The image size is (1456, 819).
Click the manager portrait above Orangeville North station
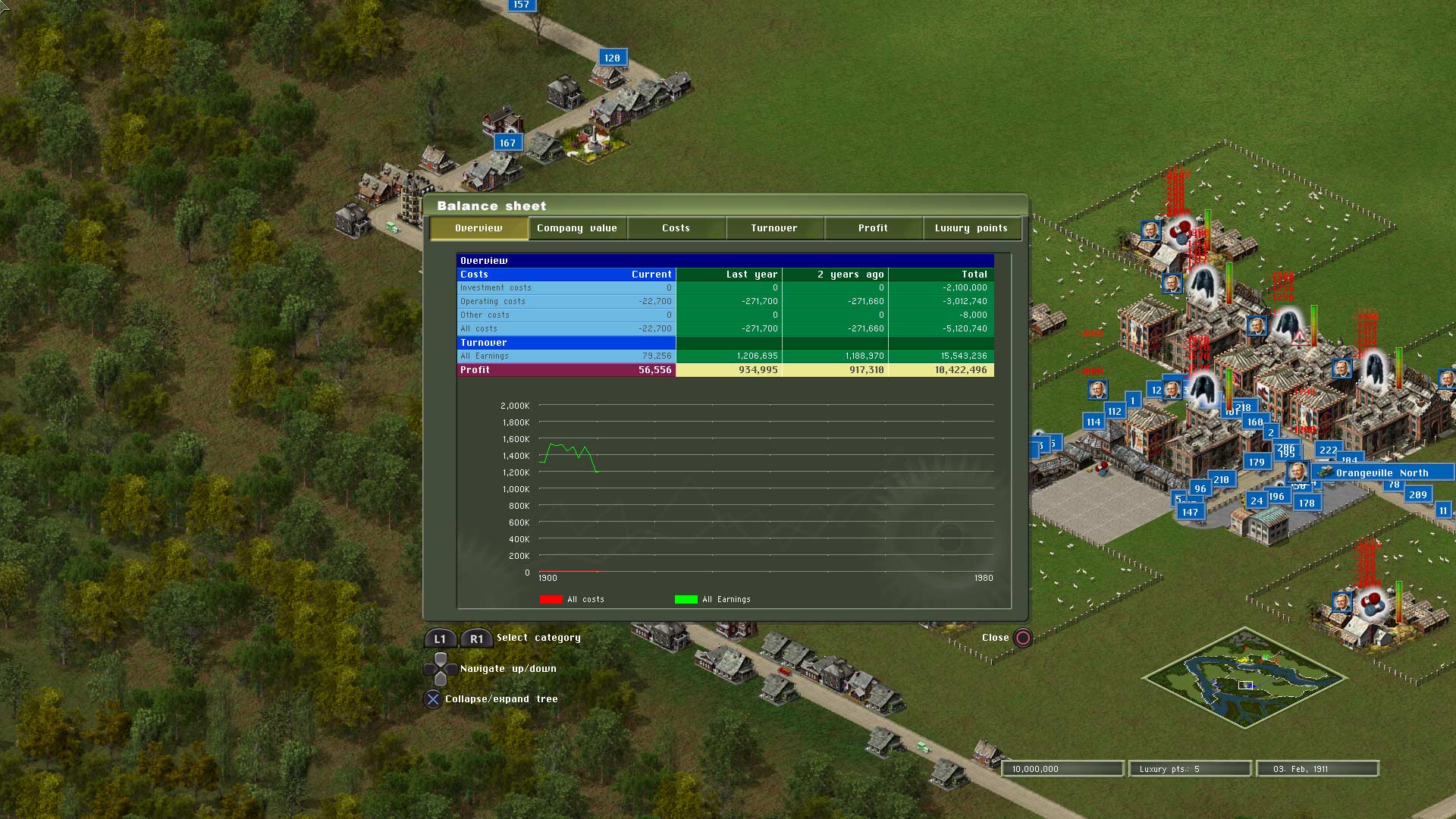pos(1298,470)
